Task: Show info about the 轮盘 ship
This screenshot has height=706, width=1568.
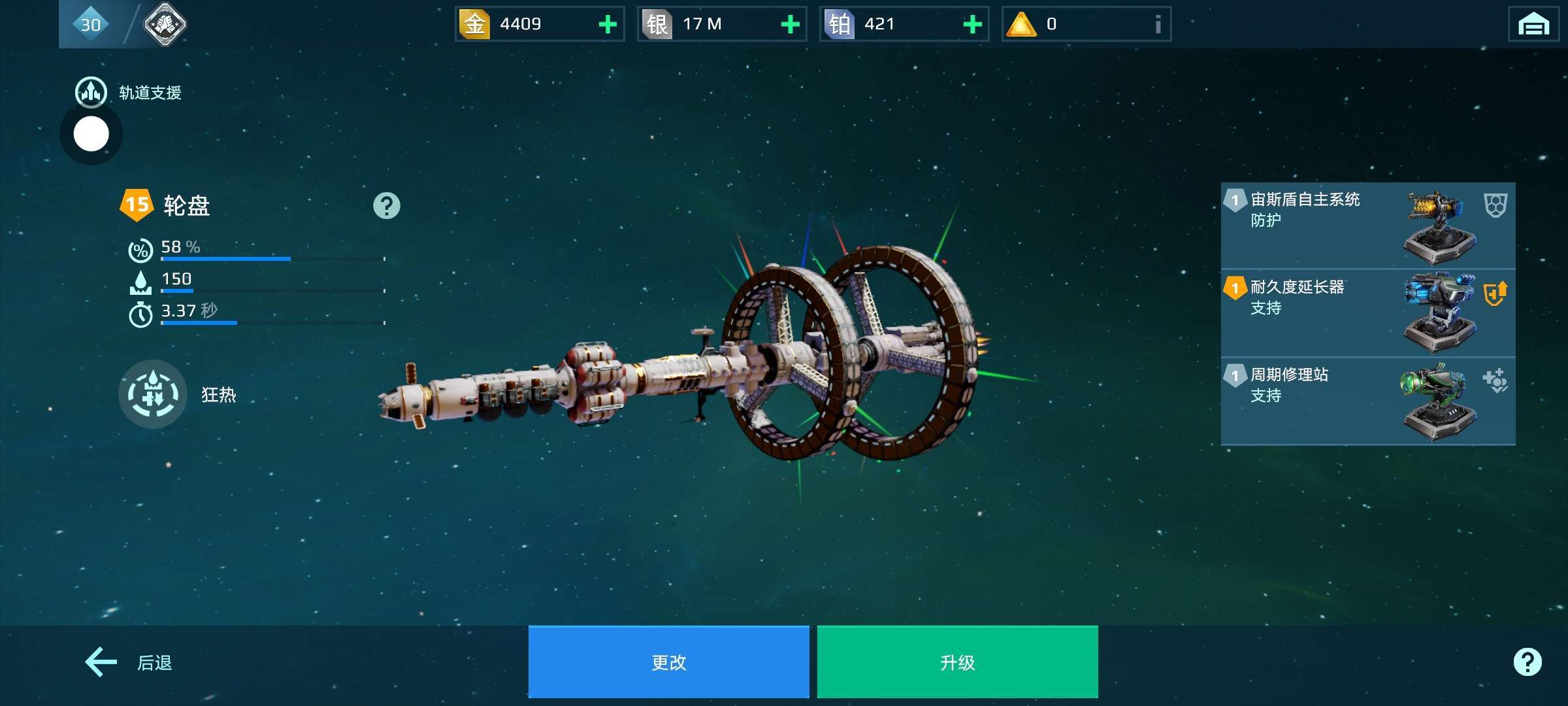Action: (386, 206)
